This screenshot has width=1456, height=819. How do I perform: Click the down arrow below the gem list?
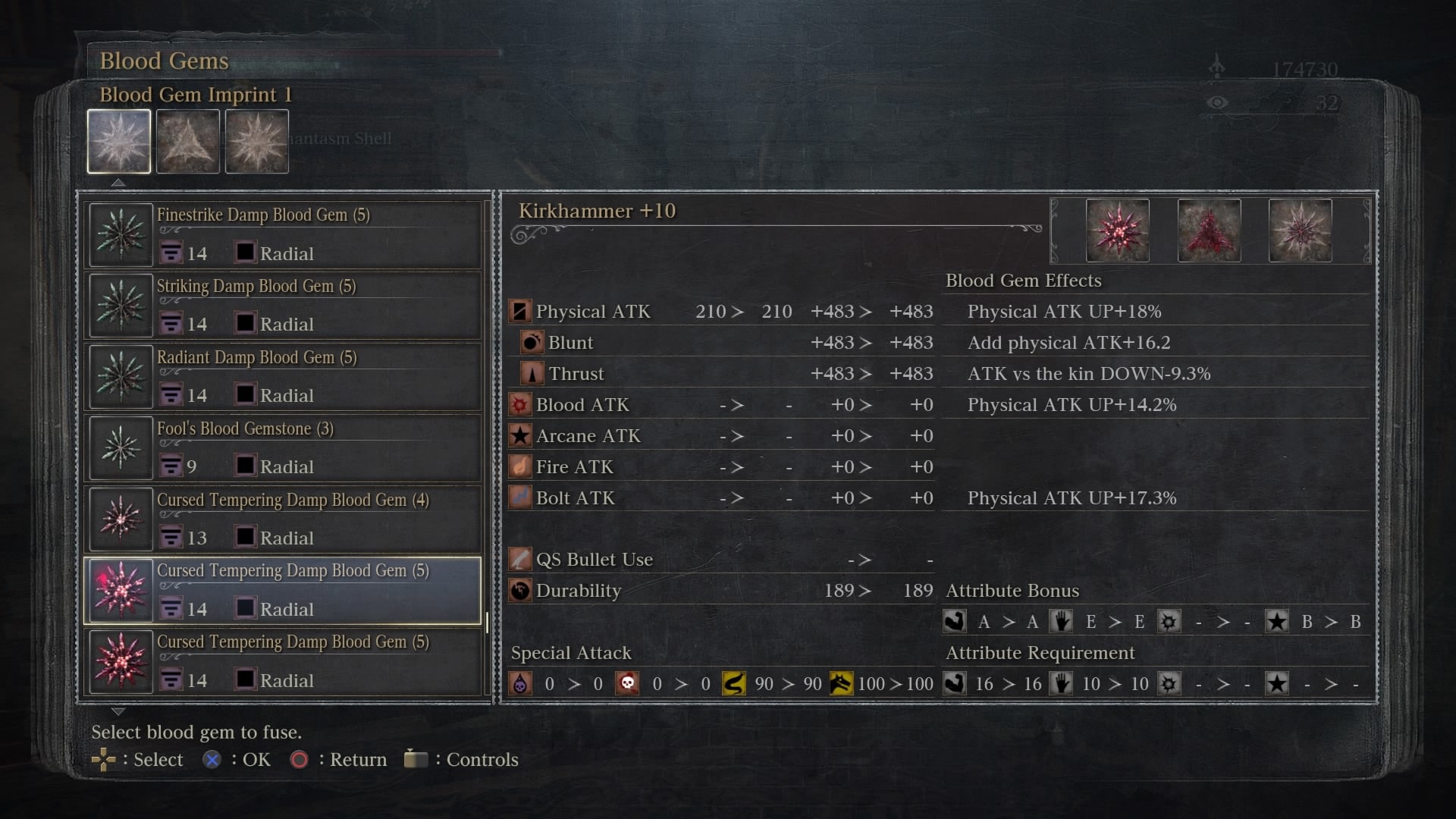[x=118, y=711]
